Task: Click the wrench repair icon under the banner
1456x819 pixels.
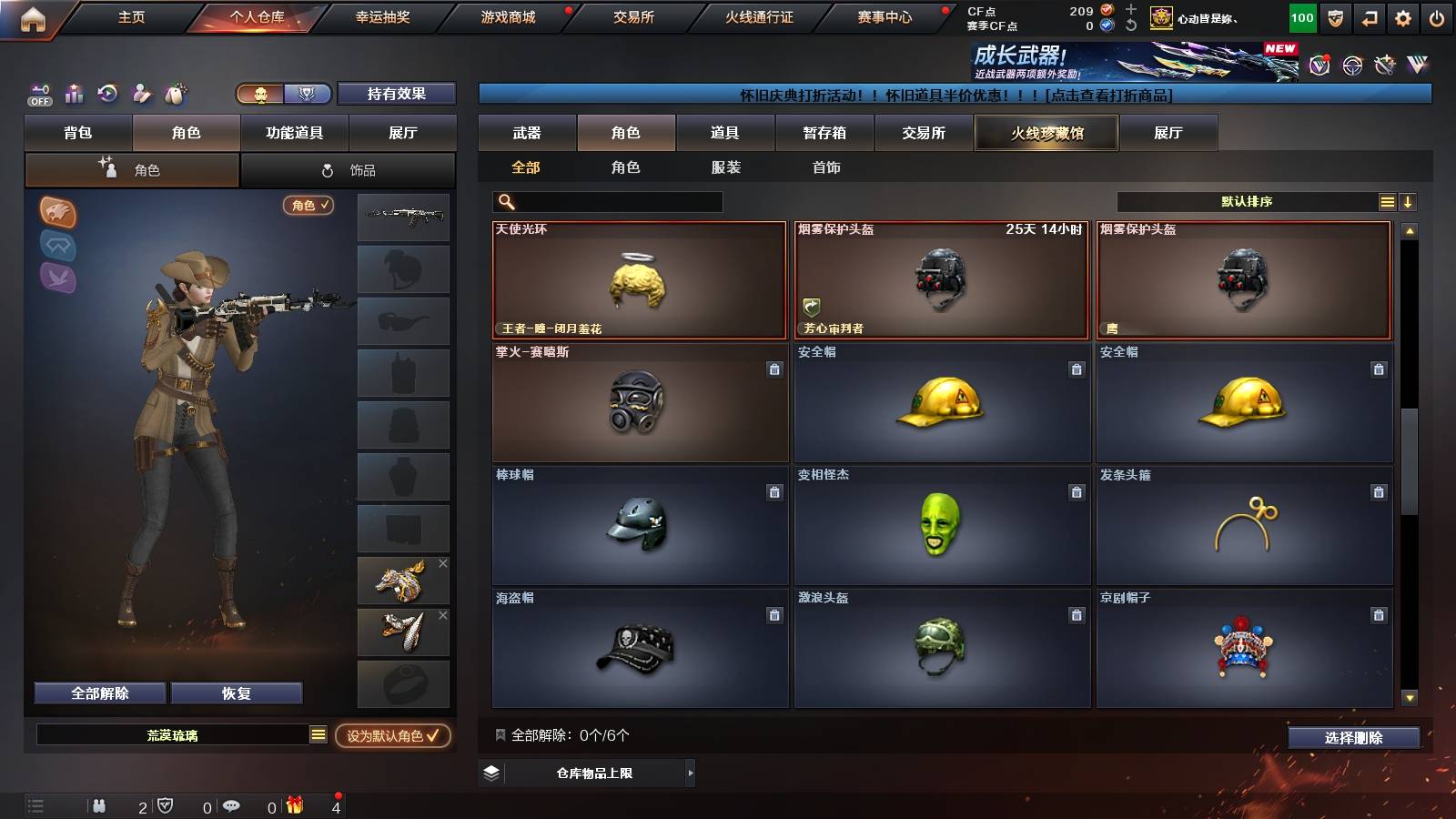Action: (1385, 66)
